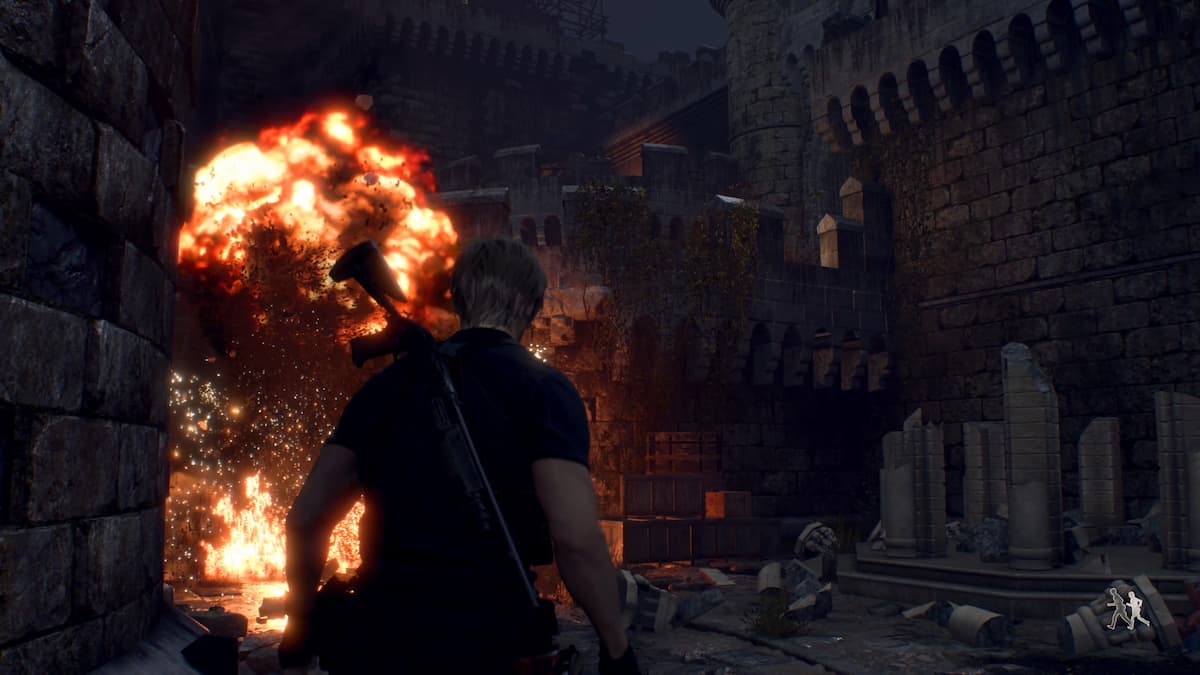The image size is (1200, 675).
Task: Click the companion follow running-figures icon
Action: click(1127, 609)
